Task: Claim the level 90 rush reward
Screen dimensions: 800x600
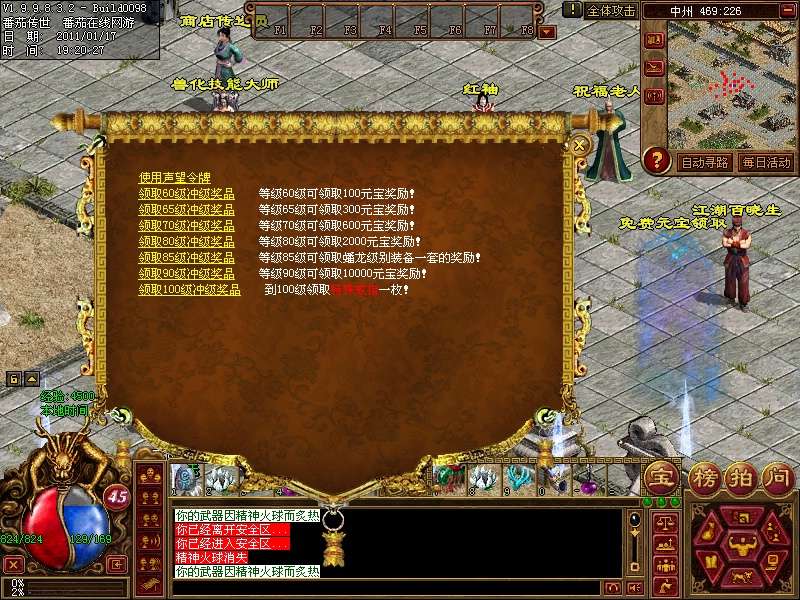Action: click(186, 273)
